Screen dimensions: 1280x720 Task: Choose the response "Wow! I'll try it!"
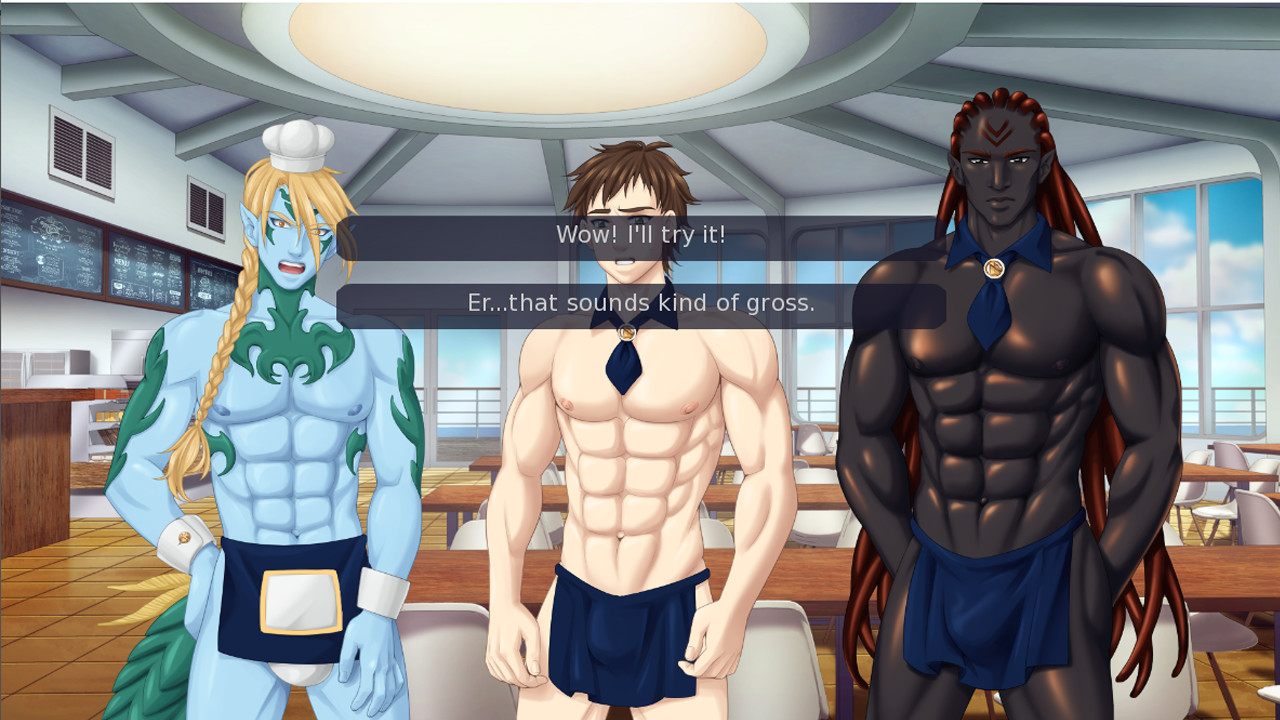click(639, 236)
